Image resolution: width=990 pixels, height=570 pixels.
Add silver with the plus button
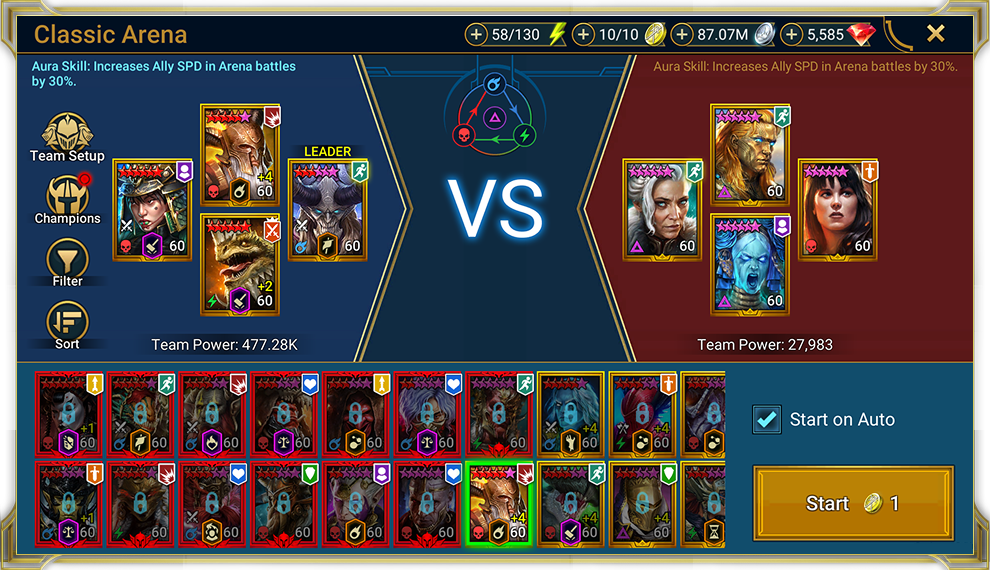(682, 35)
